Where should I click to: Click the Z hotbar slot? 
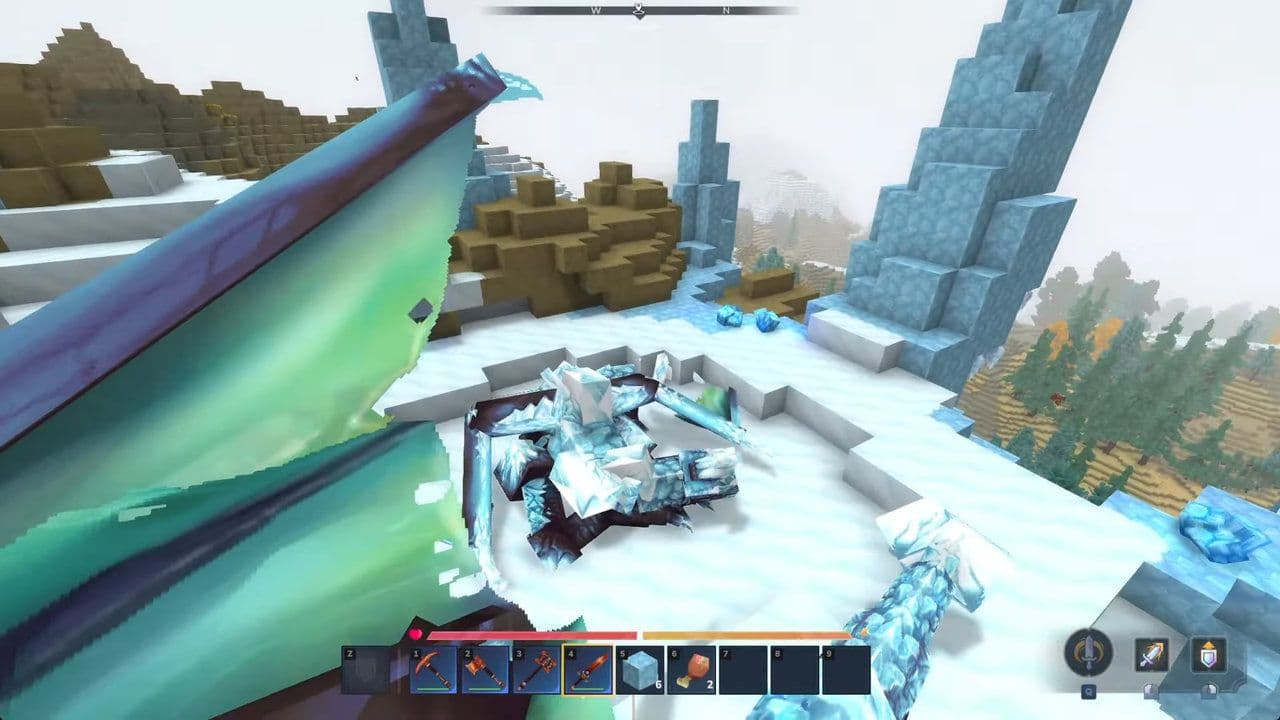click(x=366, y=670)
